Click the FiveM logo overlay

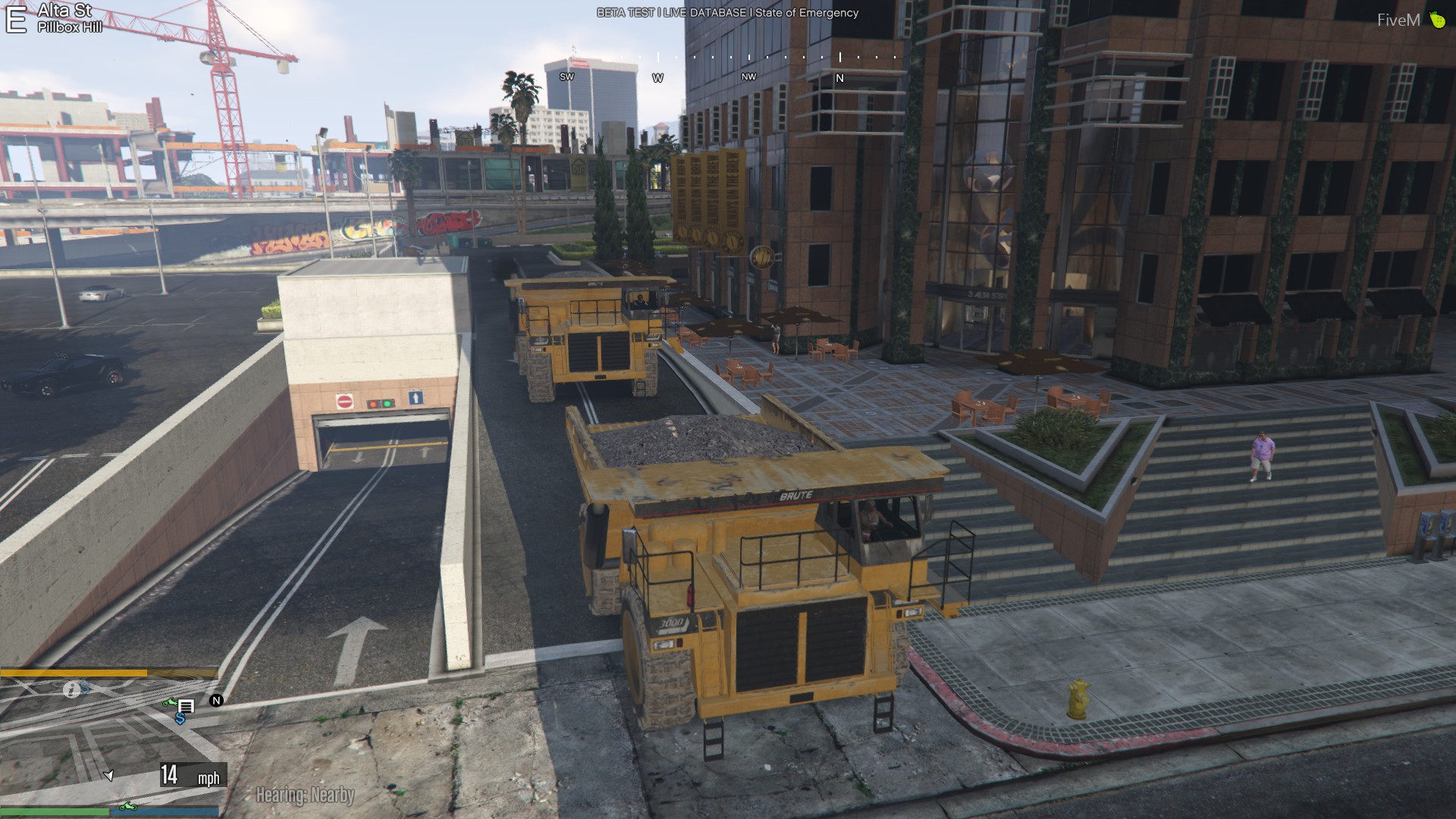coord(1410,20)
